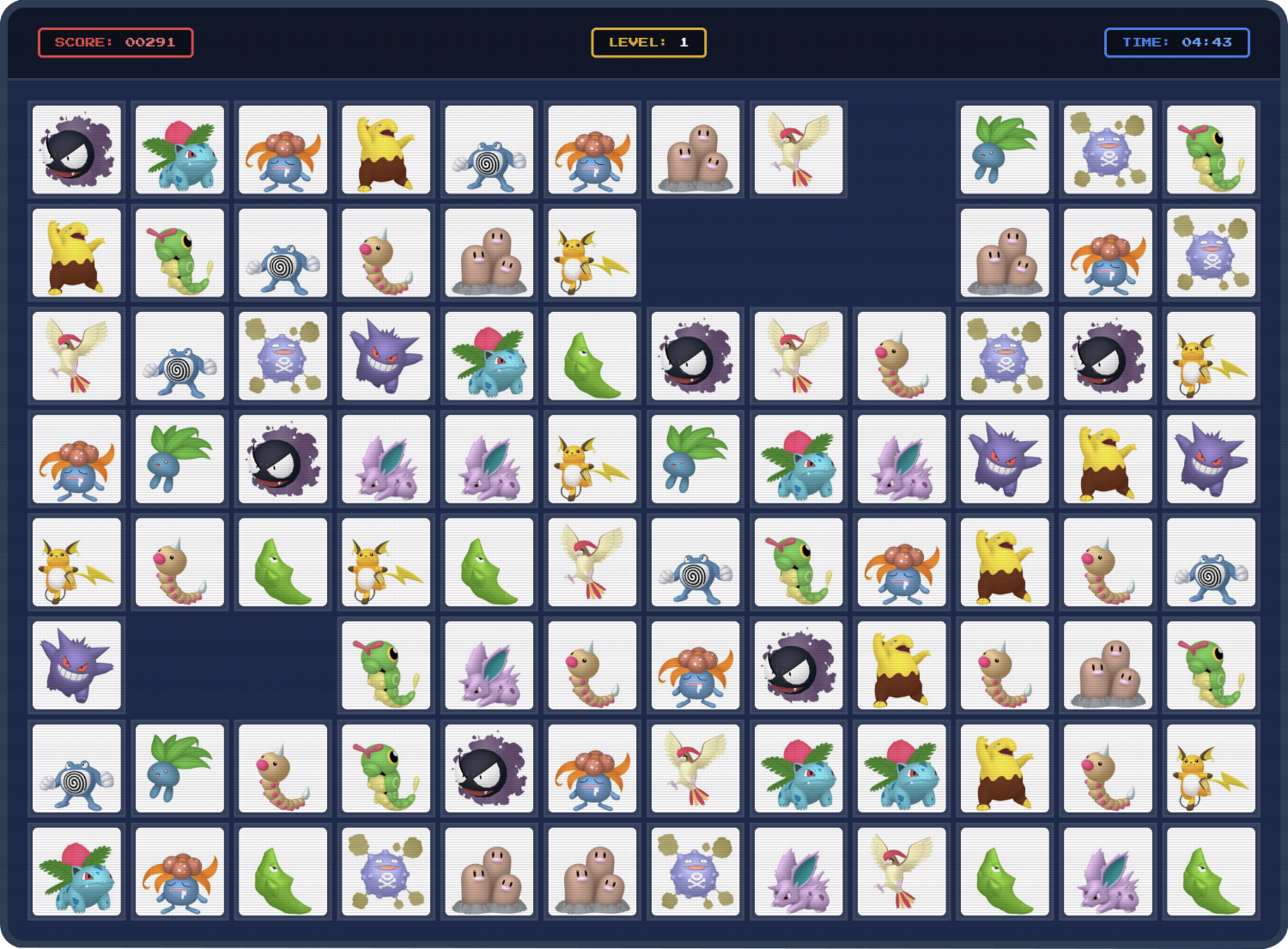The height and width of the screenshot is (949, 1288).
Task: Click the Oddish tile near the top right
Action: click(1005, 150)
